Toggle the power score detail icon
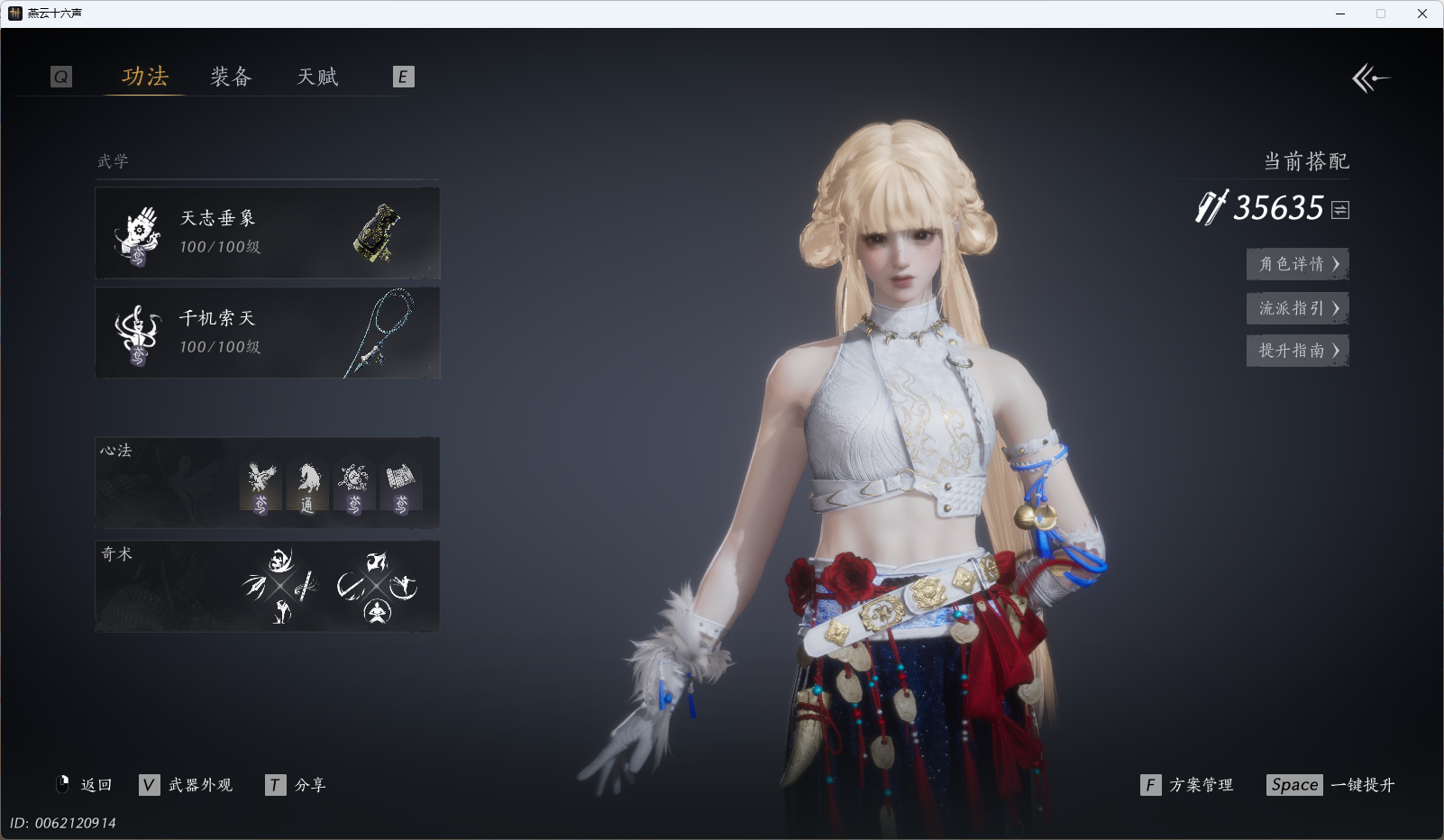Image resolution: width=1444 pixels, height=840 pixels. (x=1340, y=210)
